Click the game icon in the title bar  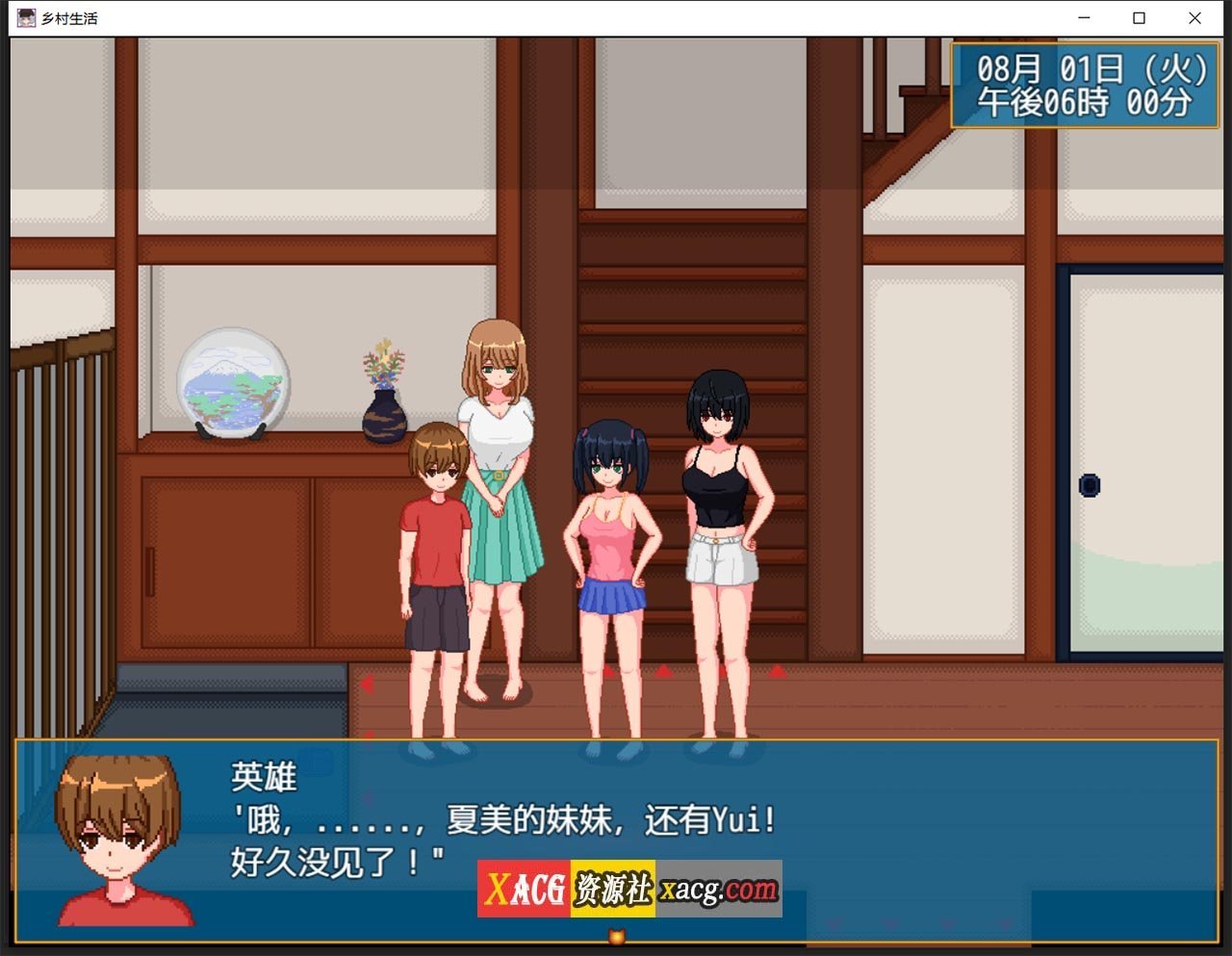(26, 17)
